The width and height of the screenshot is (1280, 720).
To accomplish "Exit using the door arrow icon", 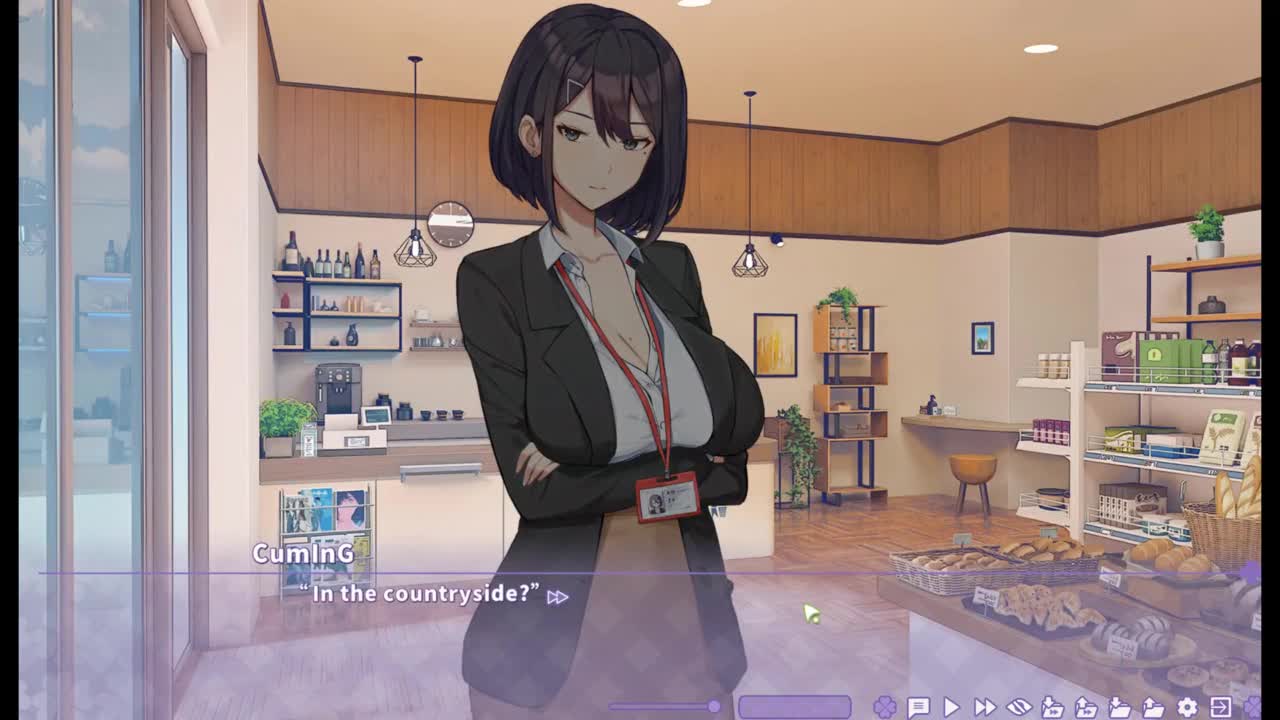I will click(1220, 708).
